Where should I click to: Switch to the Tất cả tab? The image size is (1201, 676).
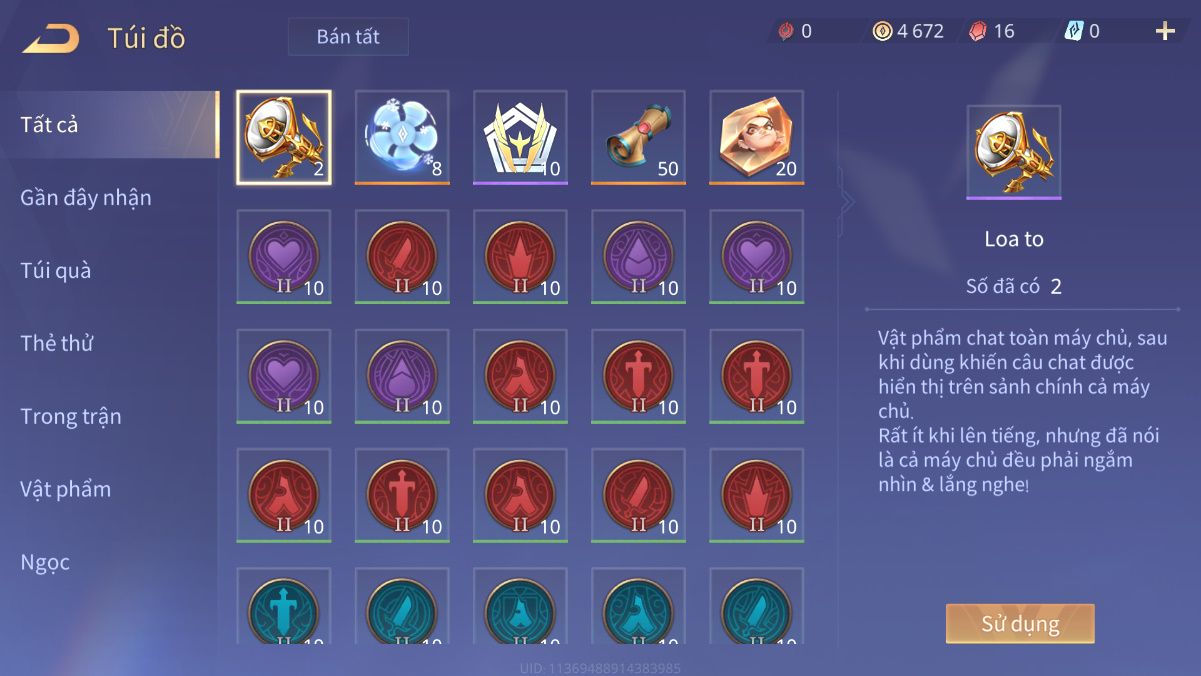point(108,125)
